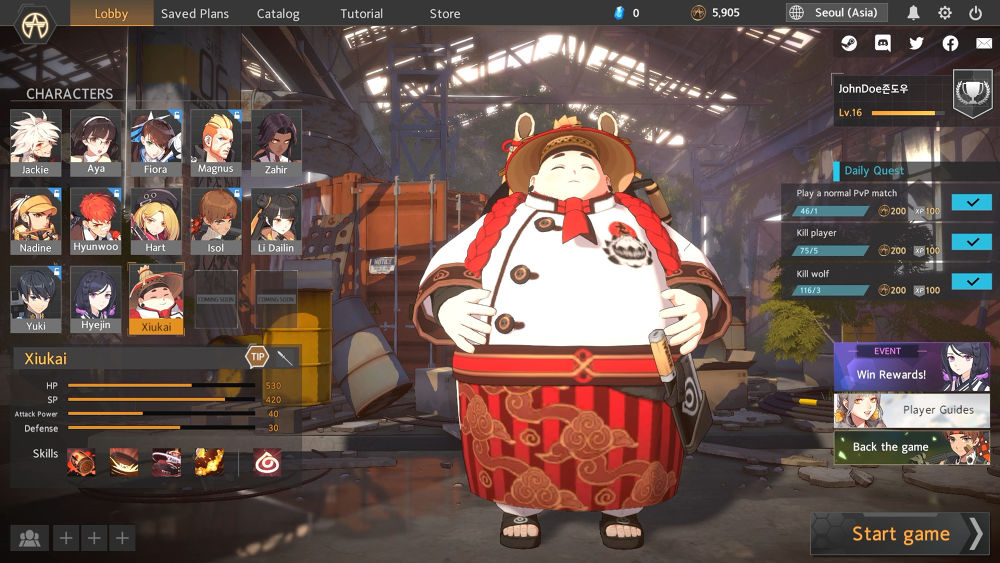
Task: Choose the Magnus character portrait
Action: coord(215,142)
